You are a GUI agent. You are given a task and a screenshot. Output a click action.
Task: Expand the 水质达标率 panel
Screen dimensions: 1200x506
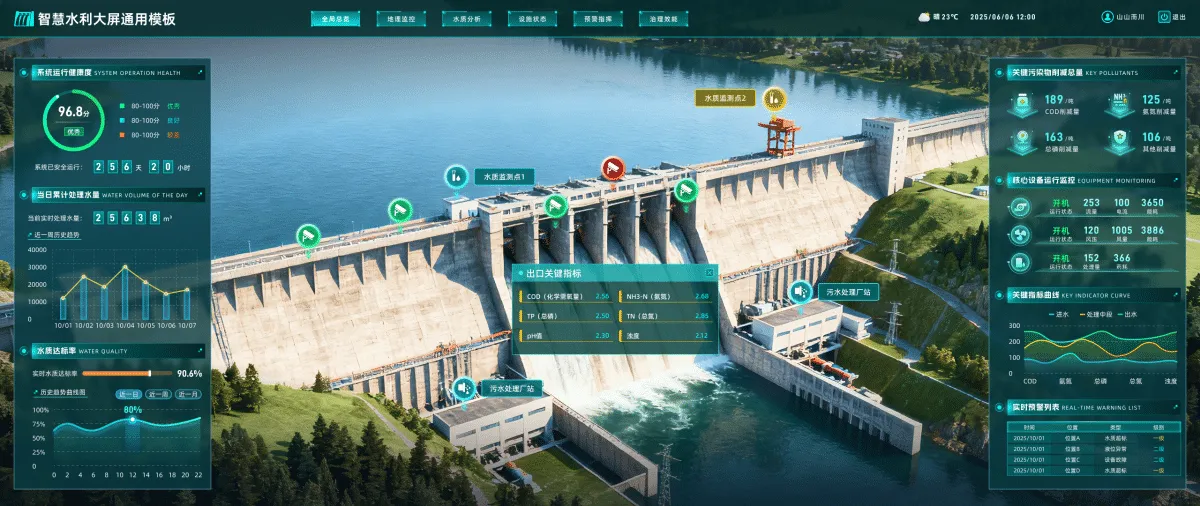(x=200, y=350)
